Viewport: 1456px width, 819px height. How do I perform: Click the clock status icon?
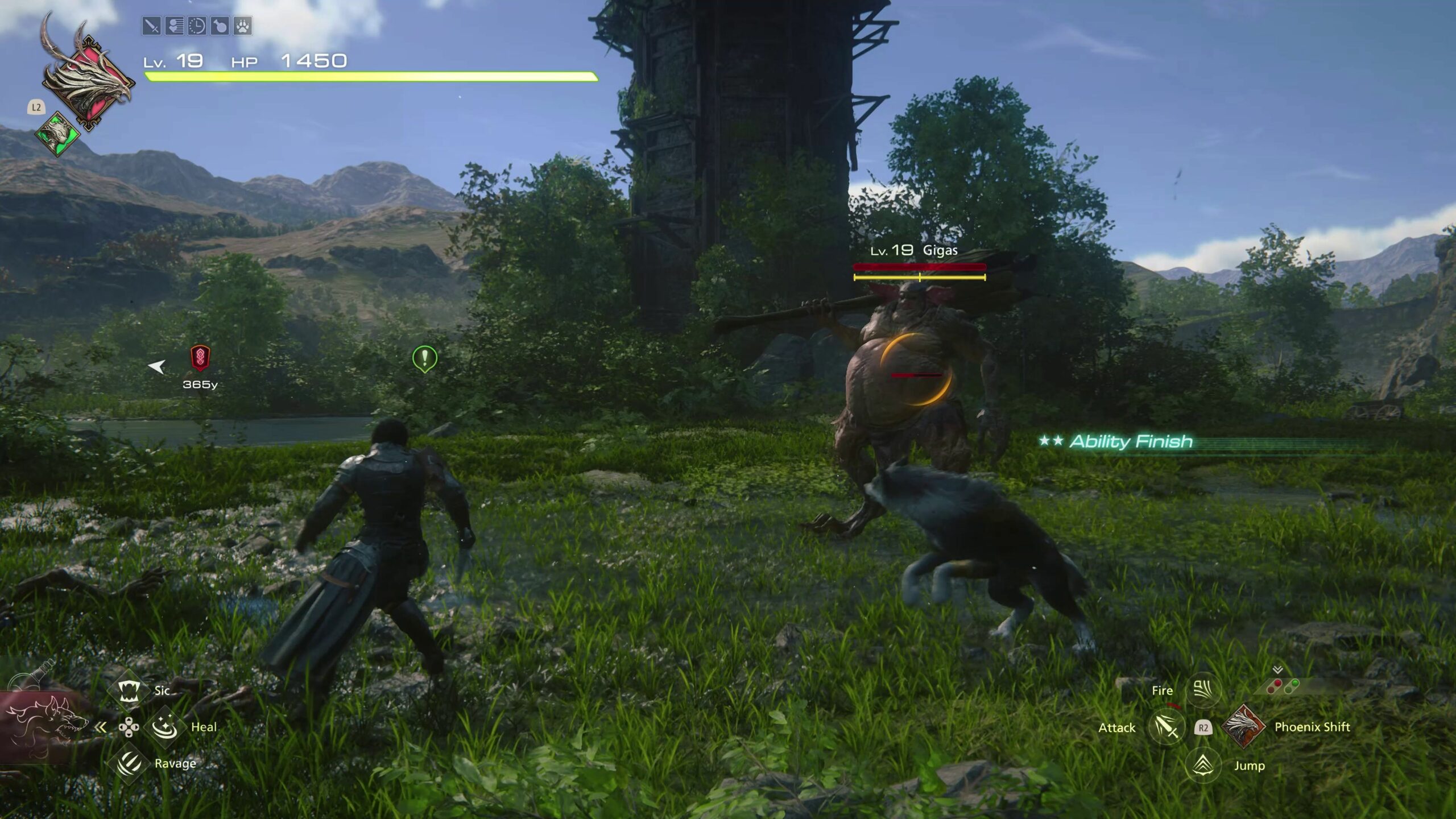tap(197, 26)
